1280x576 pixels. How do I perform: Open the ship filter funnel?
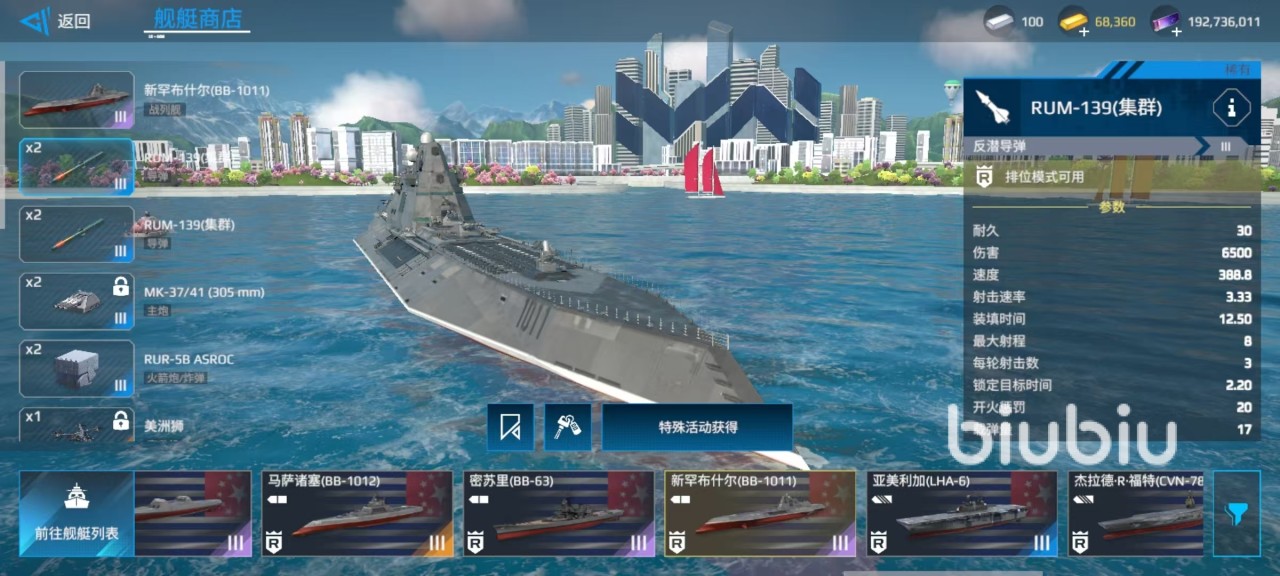tap(1237, 513)
